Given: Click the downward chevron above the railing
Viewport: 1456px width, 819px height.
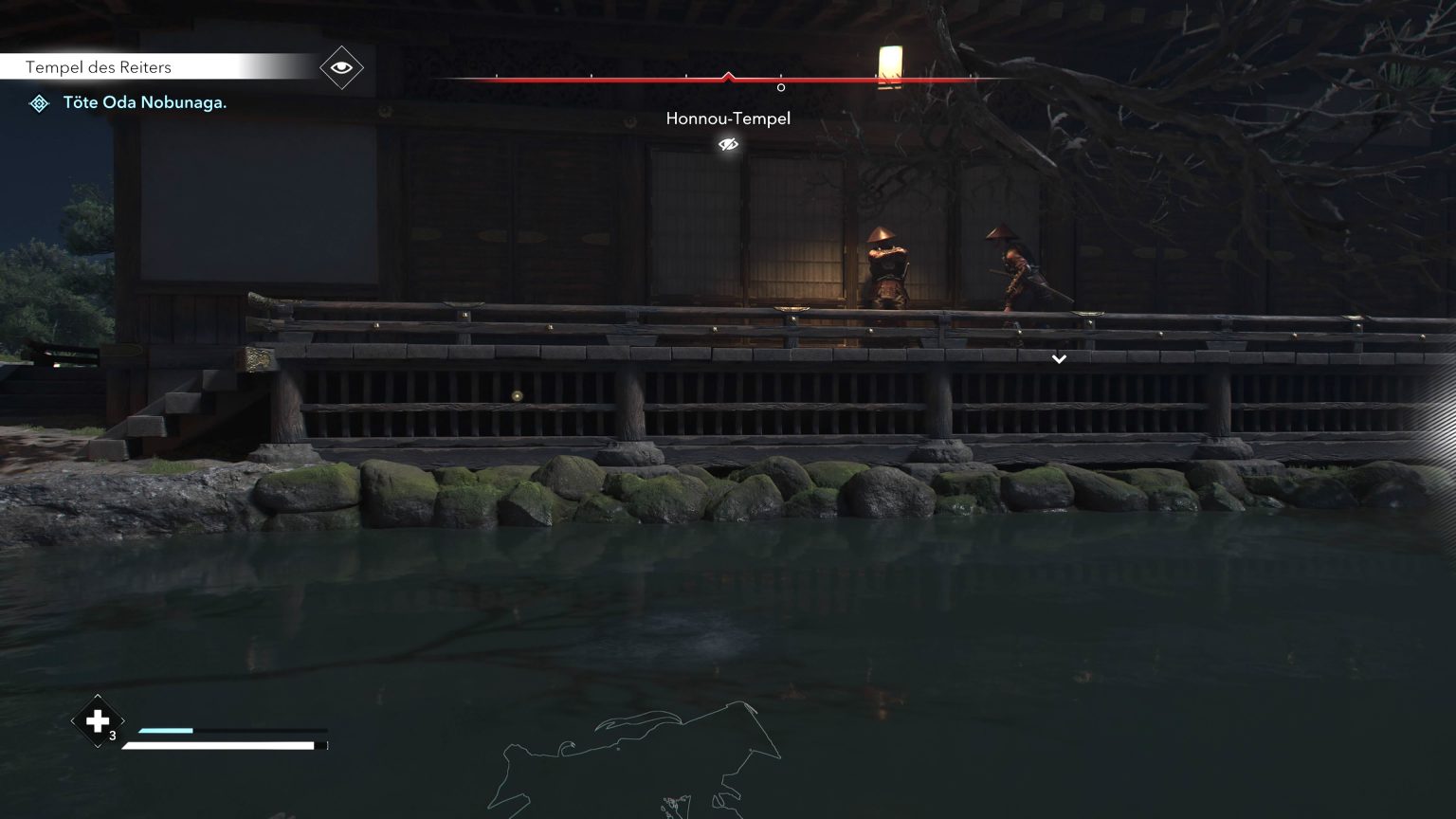Looking at the screenshot, I should tap(1059, 359).
